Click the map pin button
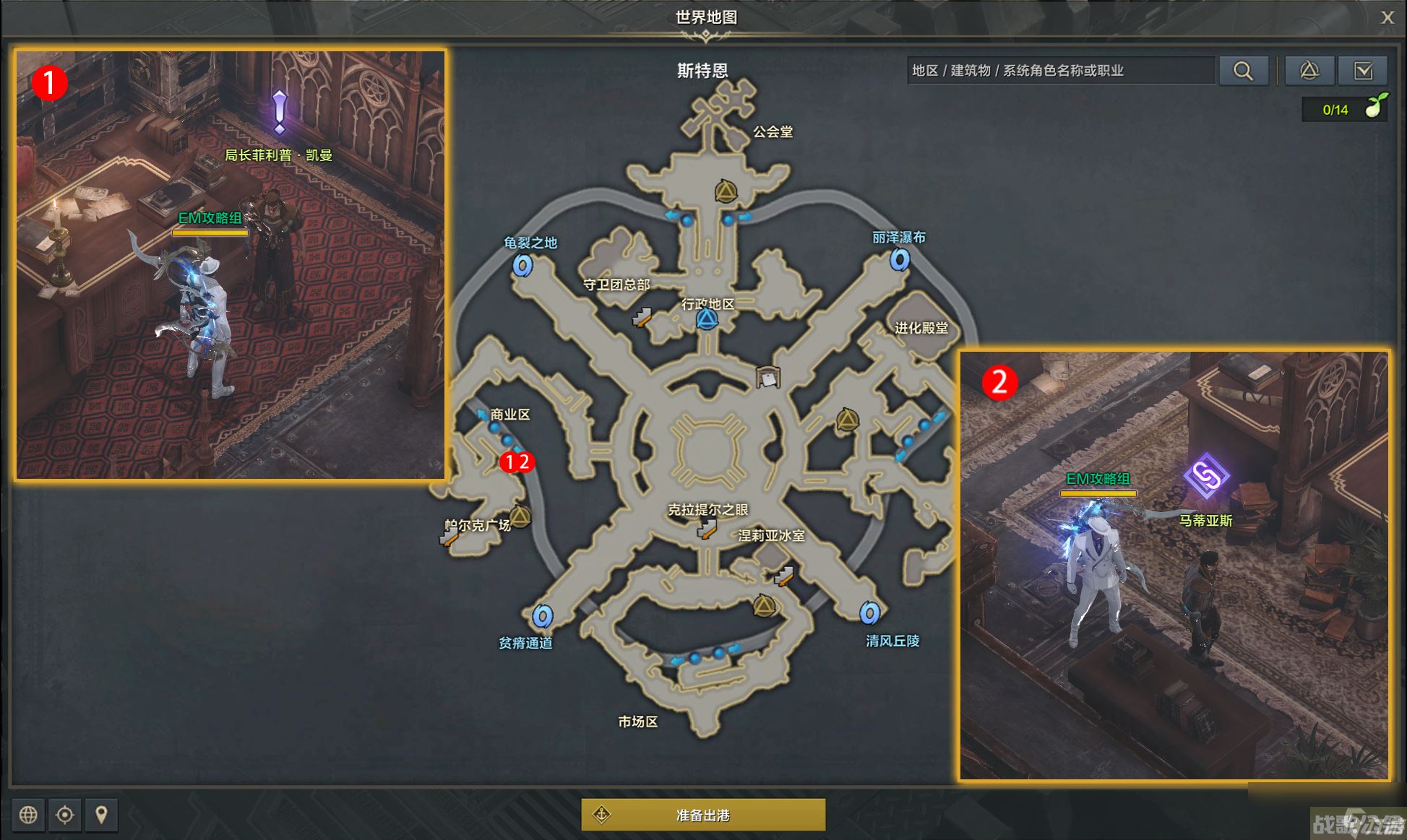The height and width of the screenshot is (840, 1407). click(101, 815)
